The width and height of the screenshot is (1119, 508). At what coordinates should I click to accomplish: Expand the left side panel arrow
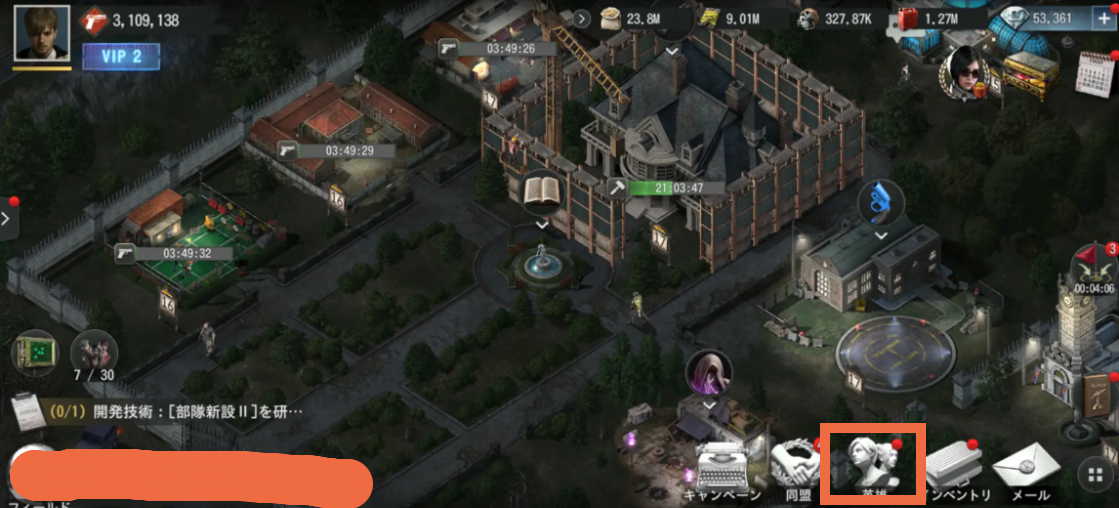8,216
